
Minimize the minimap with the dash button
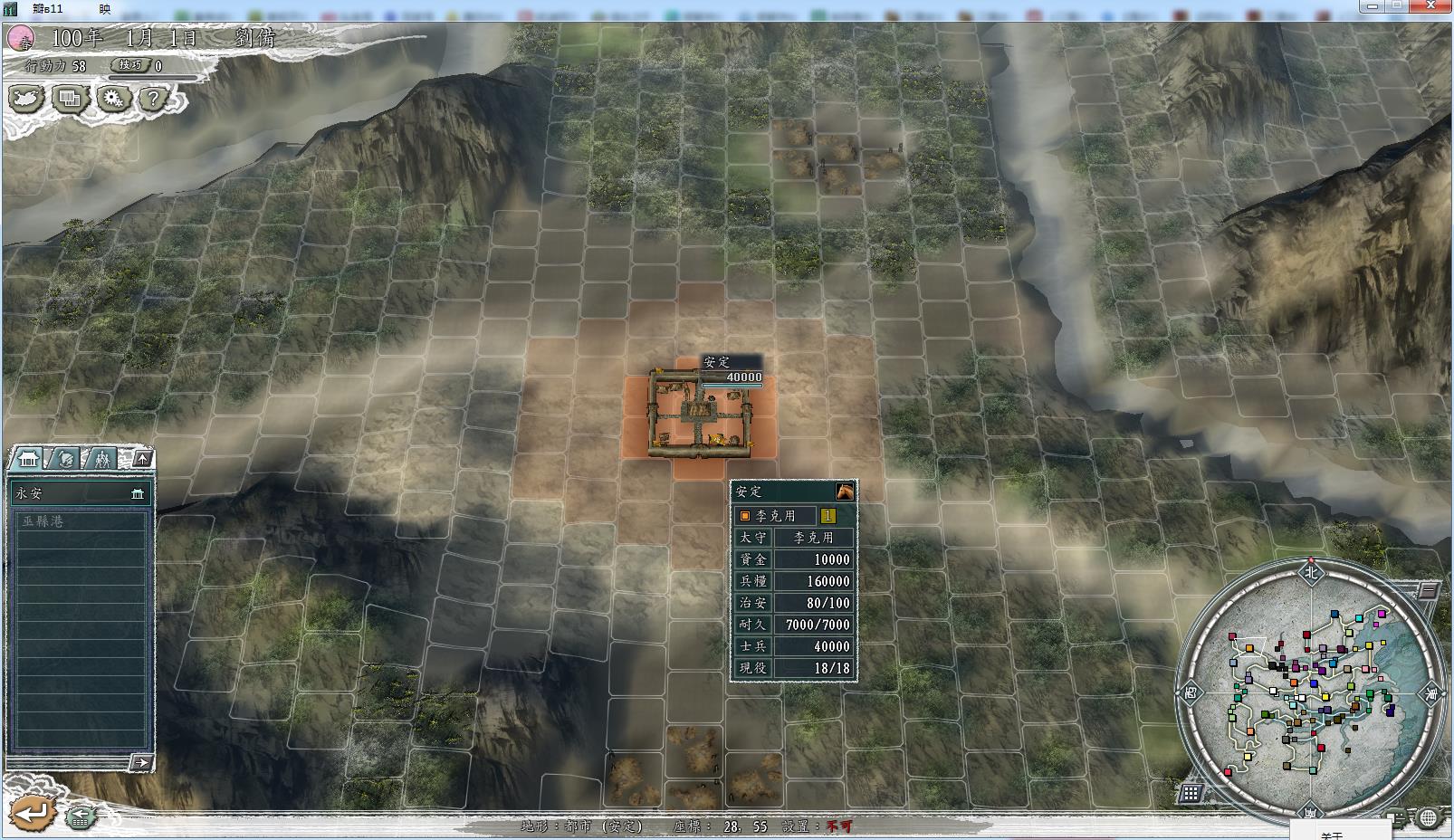click(1428, 591)
